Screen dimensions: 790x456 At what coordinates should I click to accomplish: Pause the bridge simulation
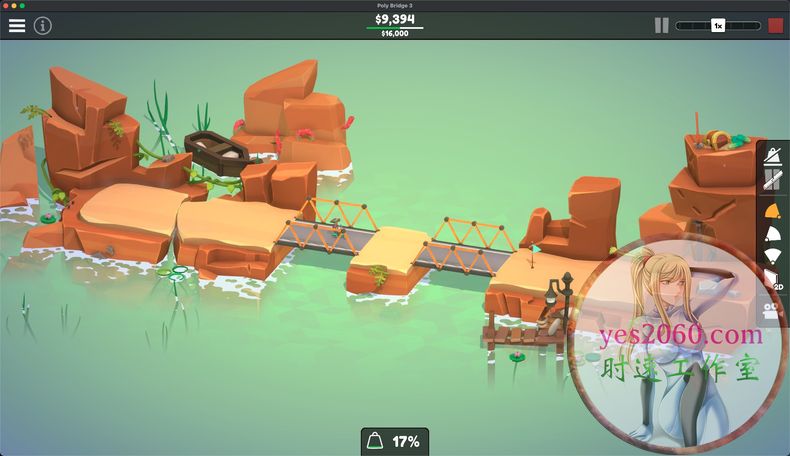point(661,26)
